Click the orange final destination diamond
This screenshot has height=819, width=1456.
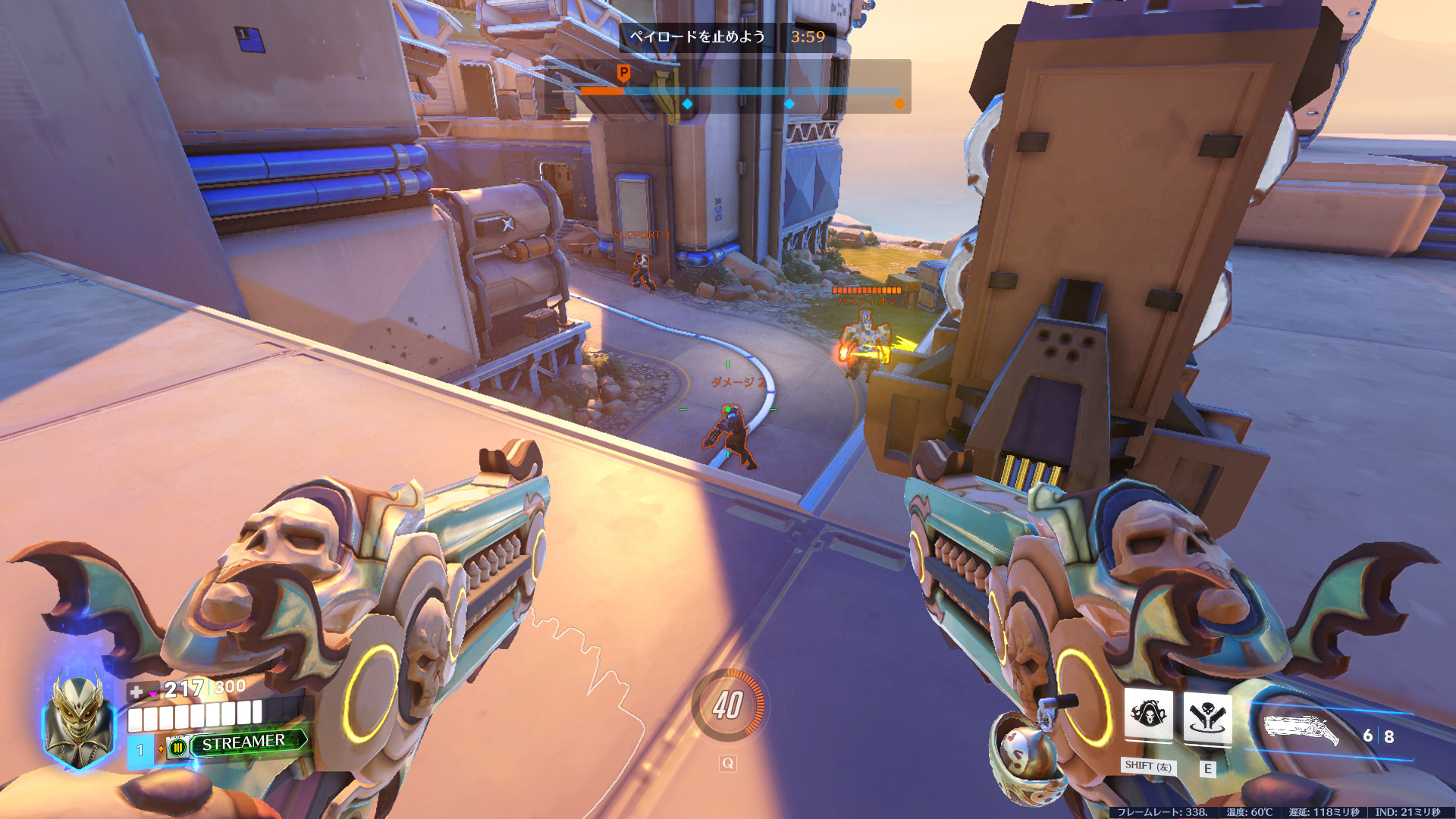coord(899,104)
